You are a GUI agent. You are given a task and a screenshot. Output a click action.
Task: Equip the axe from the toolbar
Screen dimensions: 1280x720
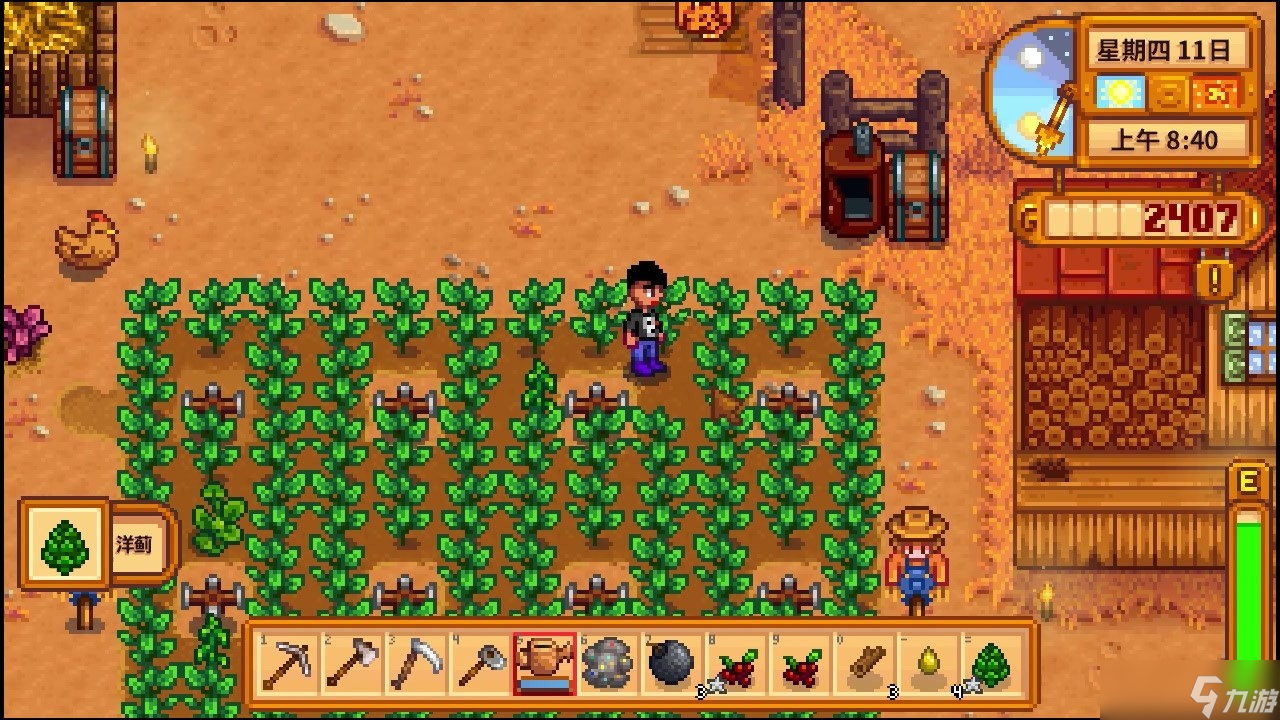tap(351, 663)
